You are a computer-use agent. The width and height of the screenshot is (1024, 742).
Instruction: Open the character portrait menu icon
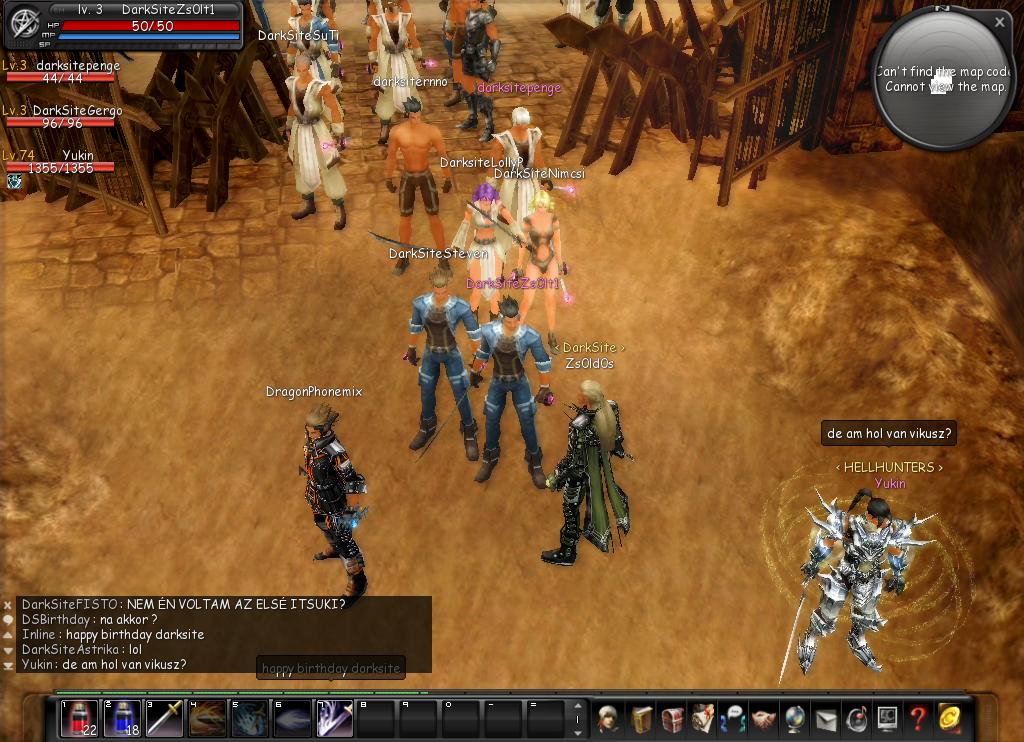(x=609, y=718)
